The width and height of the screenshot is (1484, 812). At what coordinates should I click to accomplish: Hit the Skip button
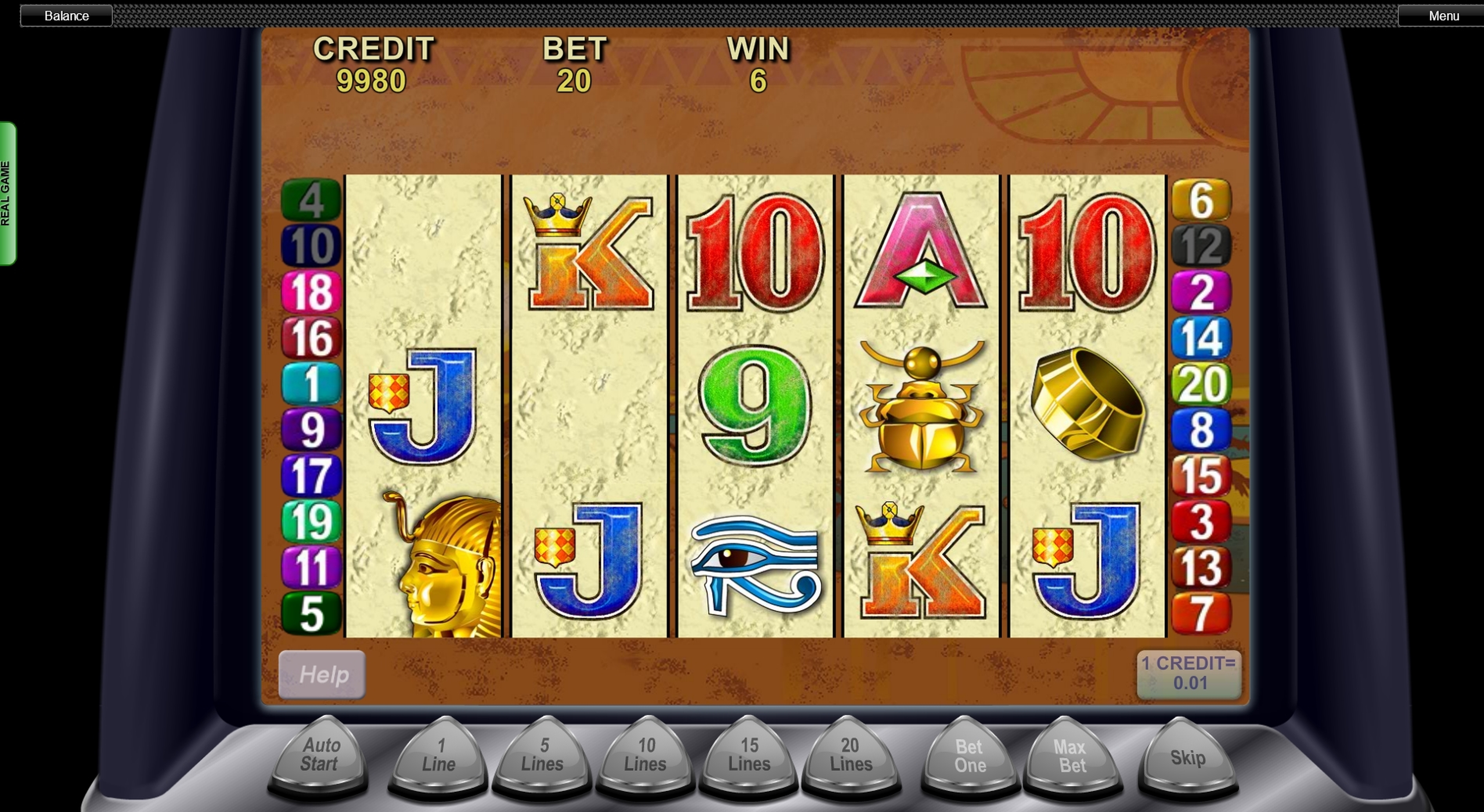coord(1188,758)
